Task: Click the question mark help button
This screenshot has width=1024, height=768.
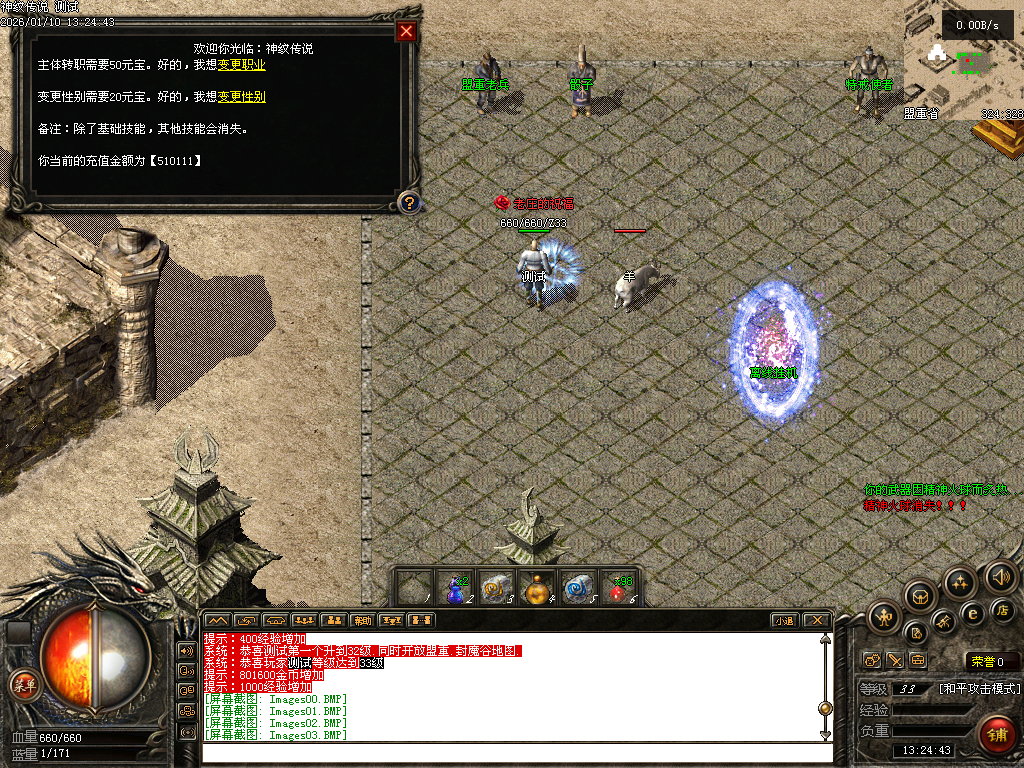Action: pos(408,203)
